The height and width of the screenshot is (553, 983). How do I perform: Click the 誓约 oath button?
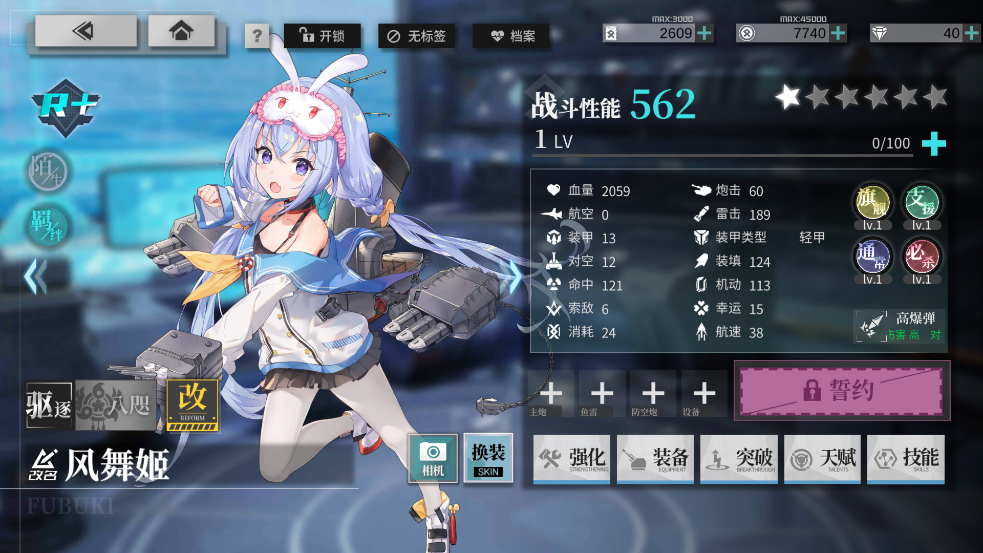[x=842, y=390]
